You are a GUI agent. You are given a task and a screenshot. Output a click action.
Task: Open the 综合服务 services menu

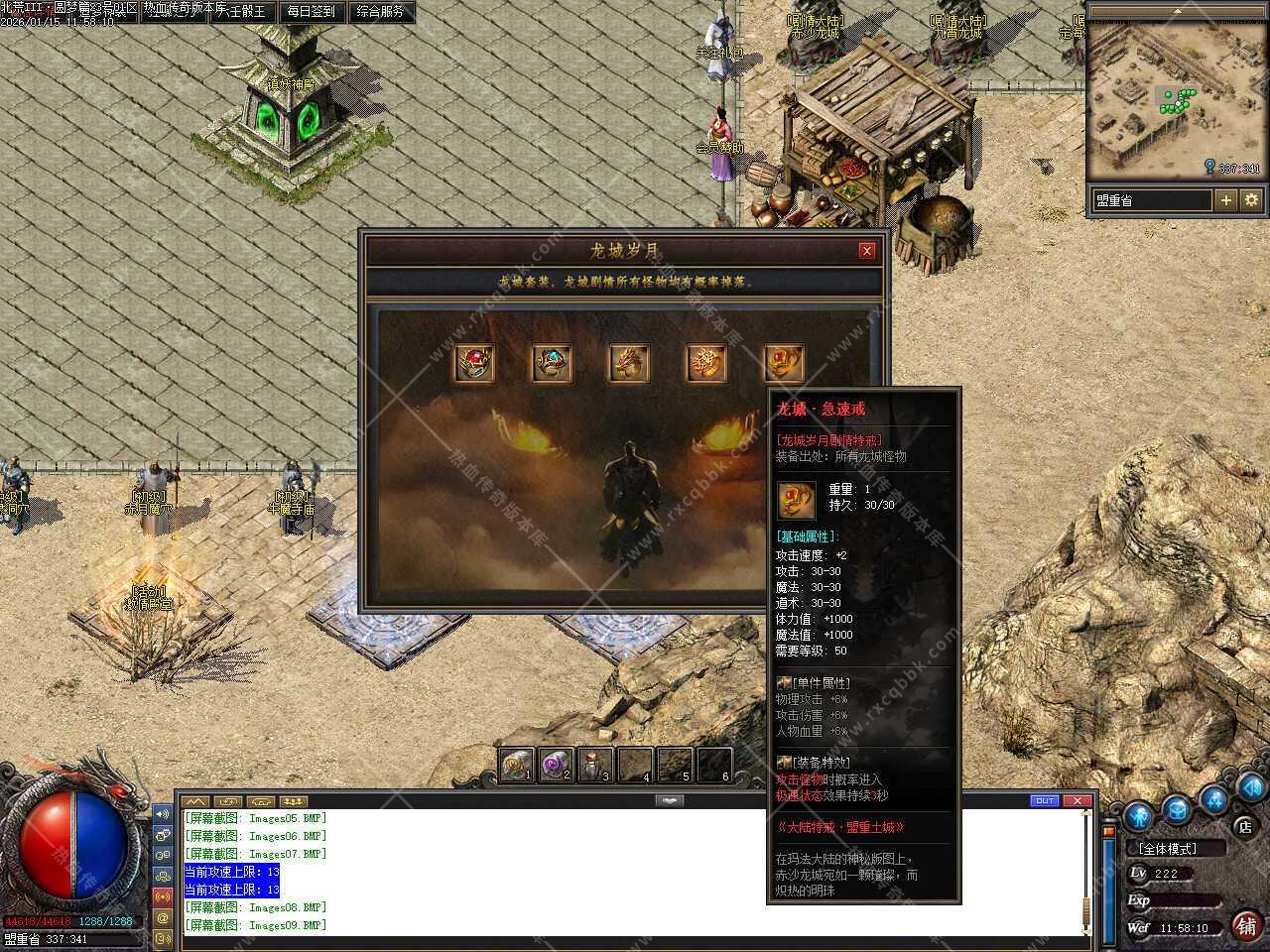coord(380,12)
